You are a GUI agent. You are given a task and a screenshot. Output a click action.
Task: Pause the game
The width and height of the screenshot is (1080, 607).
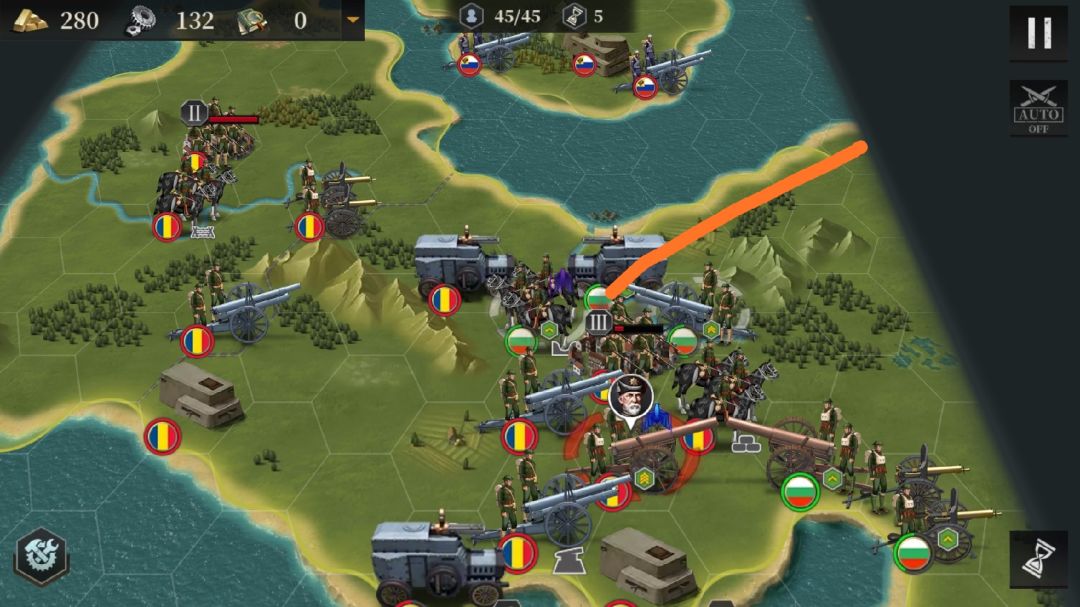(x=1038, y=33)
